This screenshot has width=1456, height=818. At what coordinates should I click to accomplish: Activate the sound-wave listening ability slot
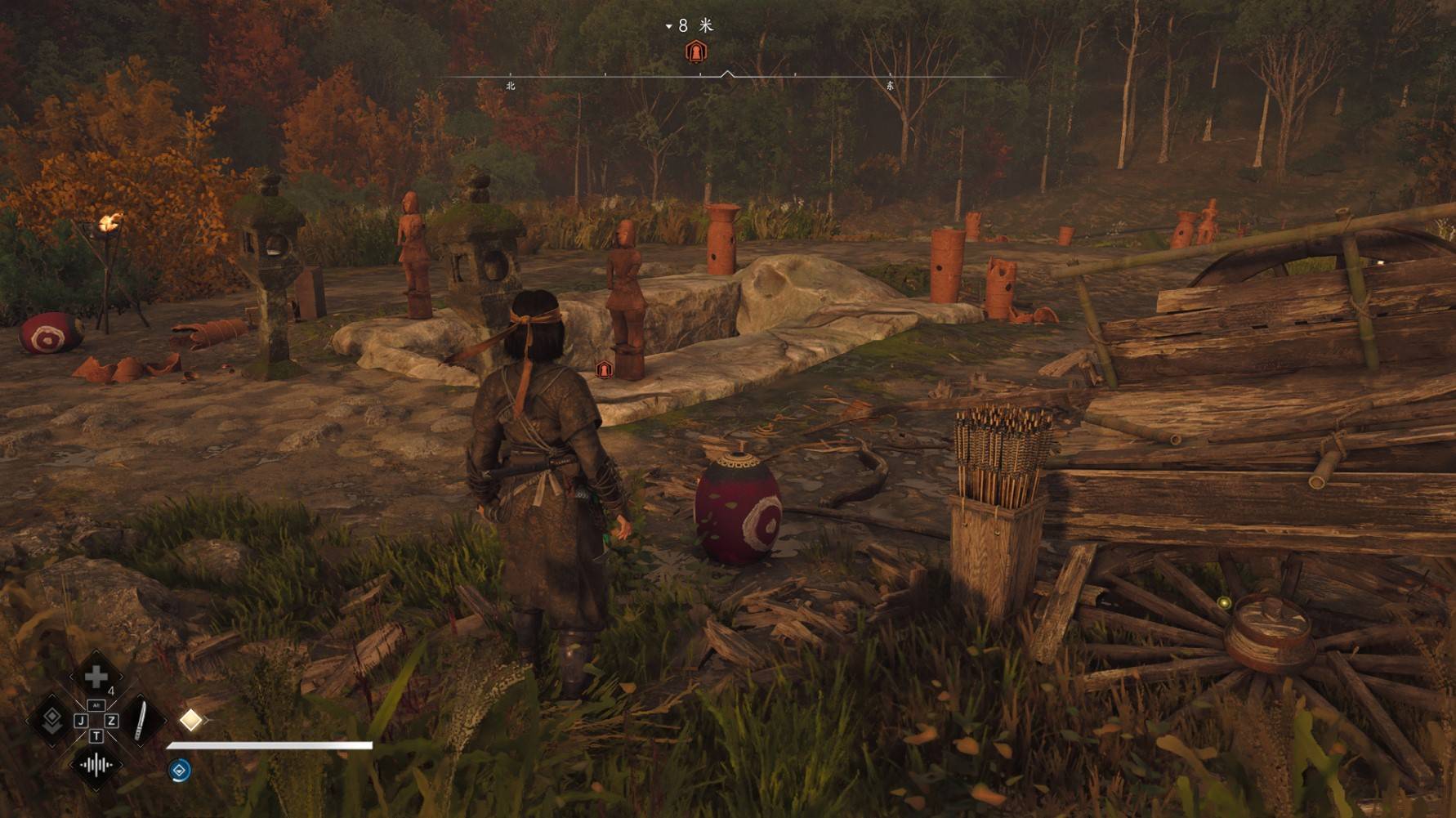[x=96, y=766]
